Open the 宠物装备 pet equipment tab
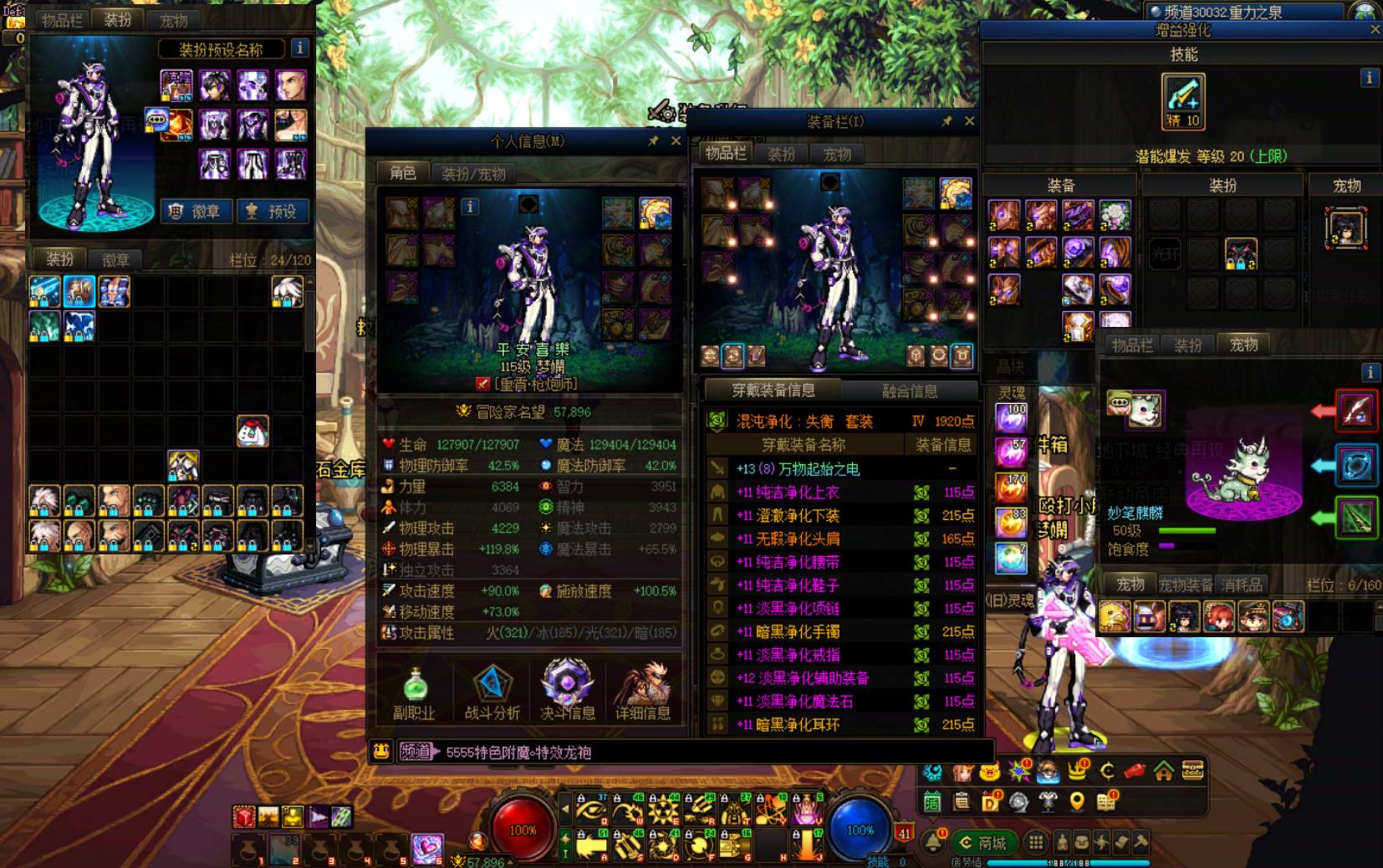Screen dimensions: 1383x868 1185,585
